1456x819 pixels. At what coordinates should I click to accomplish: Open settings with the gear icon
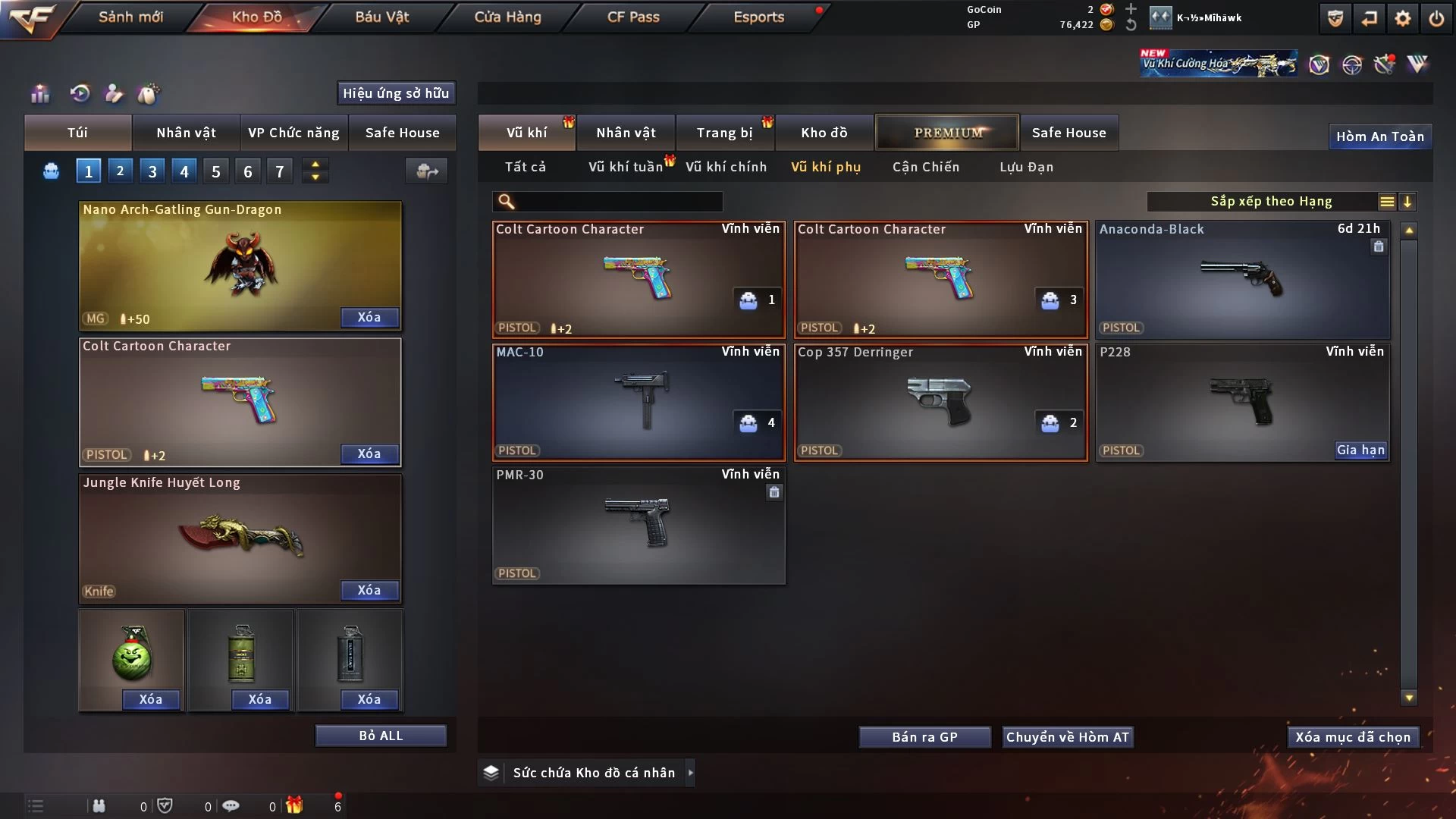pos(1403,18)
